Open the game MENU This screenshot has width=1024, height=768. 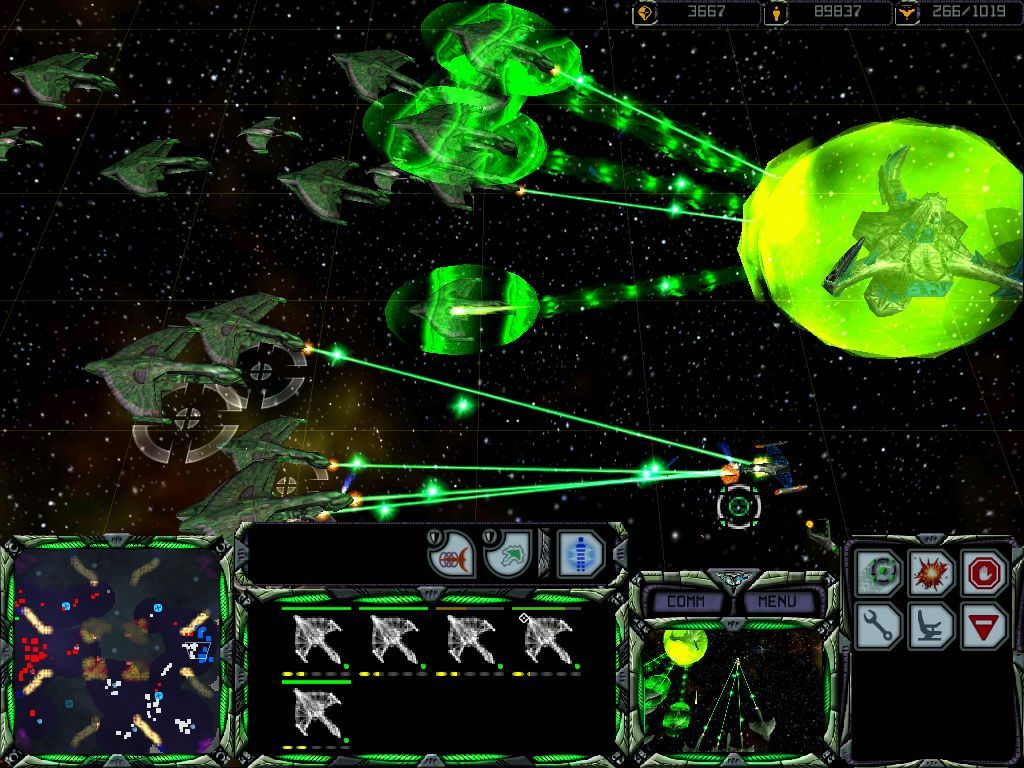coord(777,601)
